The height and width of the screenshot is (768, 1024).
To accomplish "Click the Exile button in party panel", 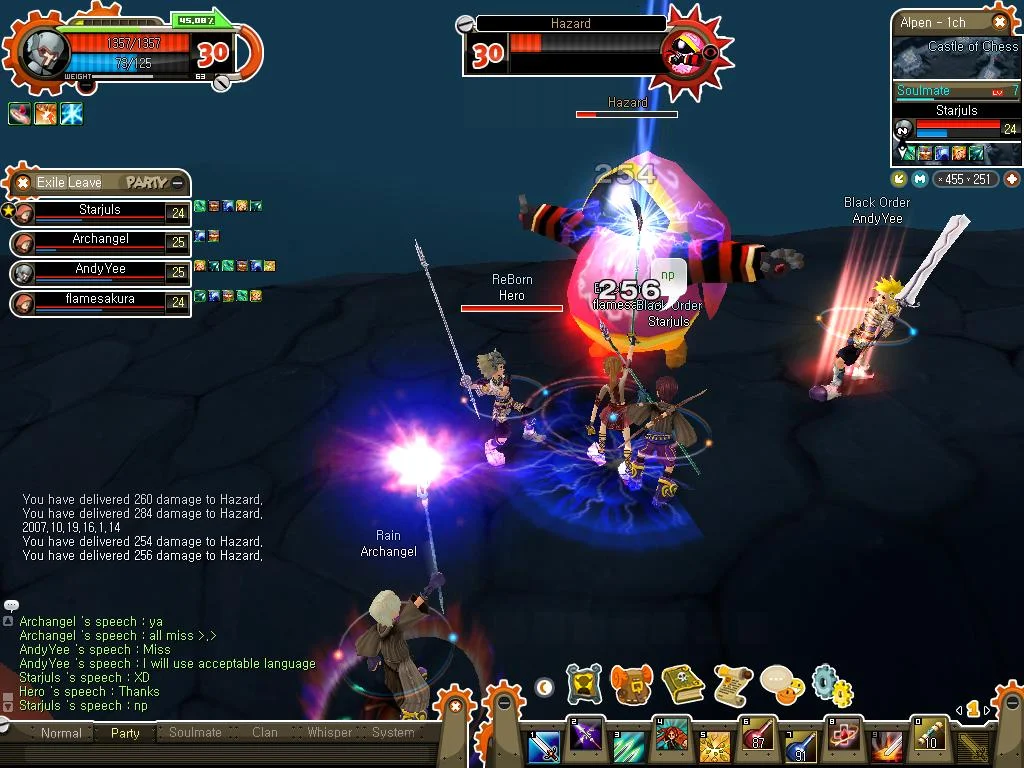I will 51,183.
